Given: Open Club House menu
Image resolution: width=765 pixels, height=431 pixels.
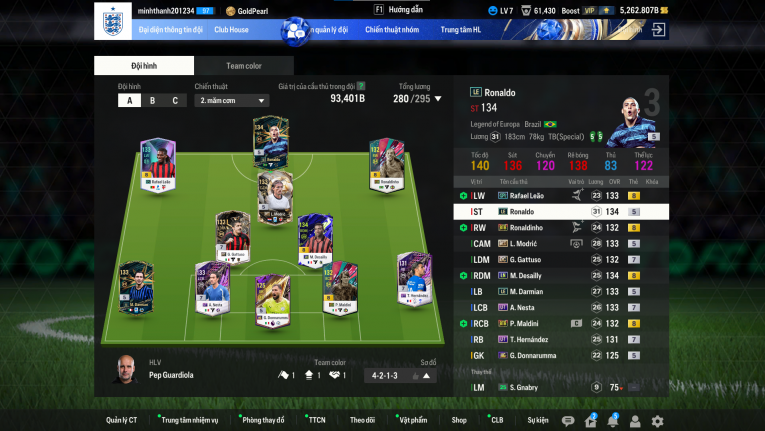Looking at the screenshot, I should 231,30.
